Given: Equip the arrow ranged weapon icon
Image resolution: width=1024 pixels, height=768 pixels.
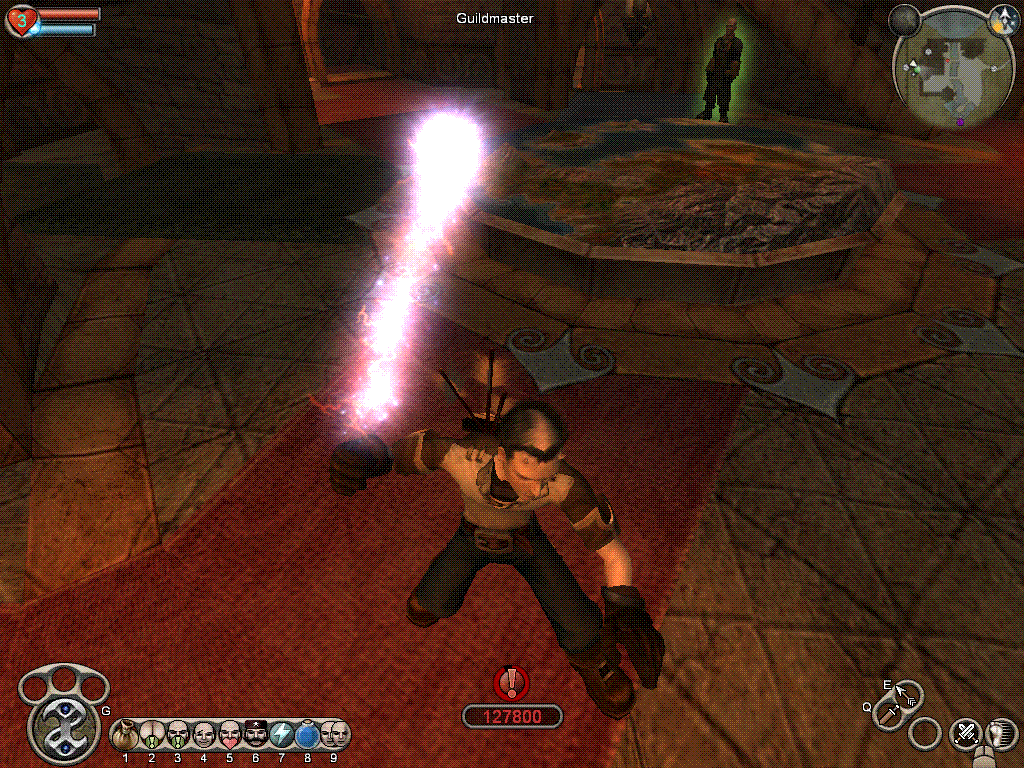Looking at the screenshot, I should [908, 693].
